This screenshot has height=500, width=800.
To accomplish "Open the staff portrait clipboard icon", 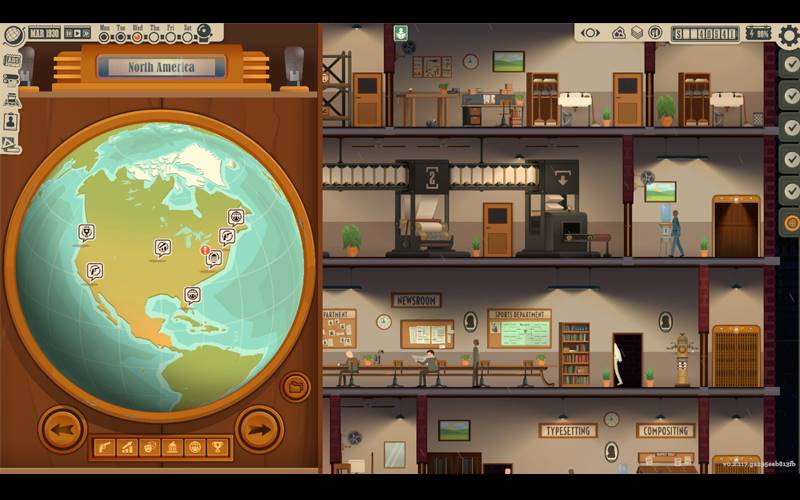I will click(12, 120).
